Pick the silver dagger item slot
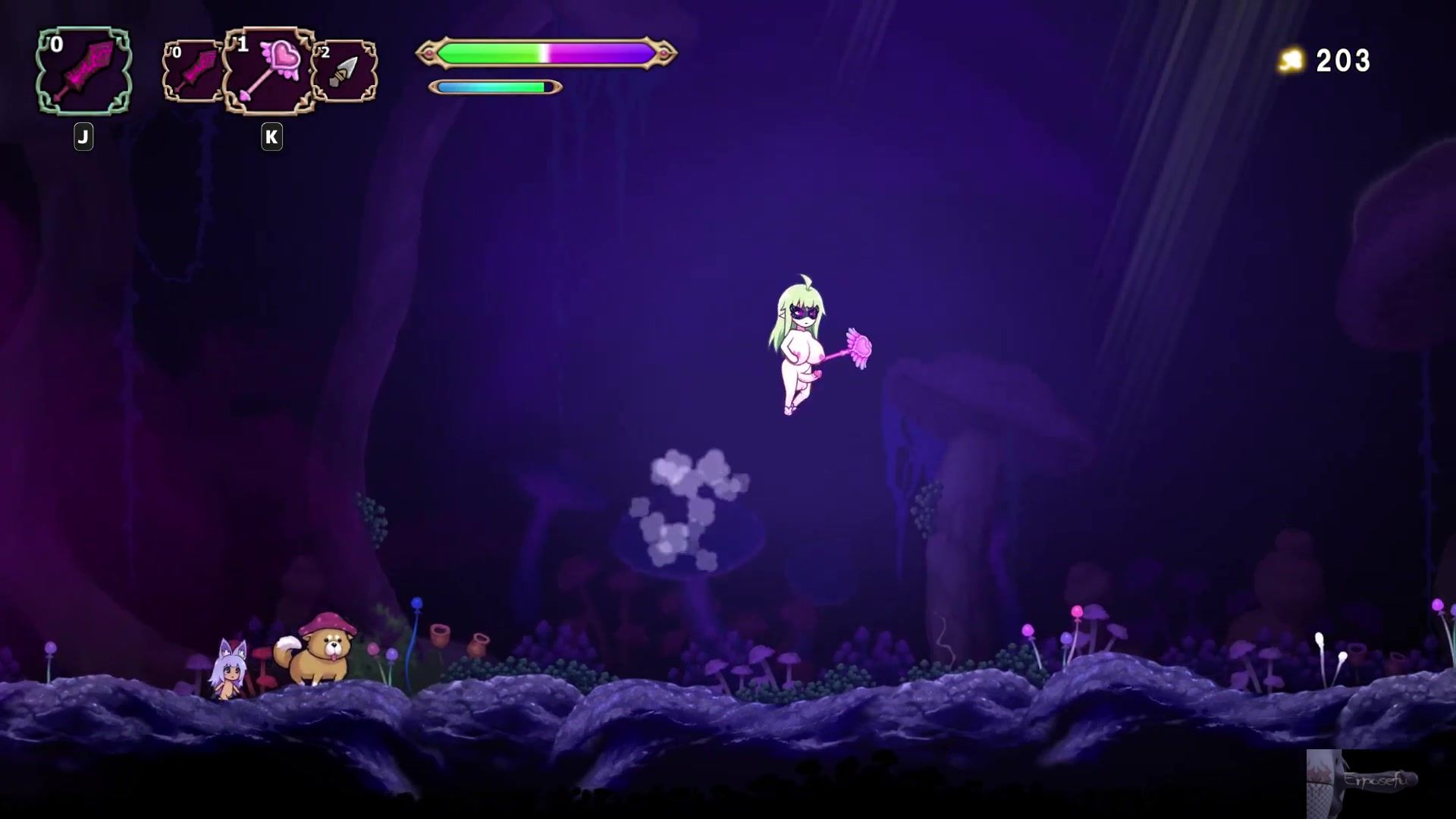 pyautogui.click(x=345, y=71)
